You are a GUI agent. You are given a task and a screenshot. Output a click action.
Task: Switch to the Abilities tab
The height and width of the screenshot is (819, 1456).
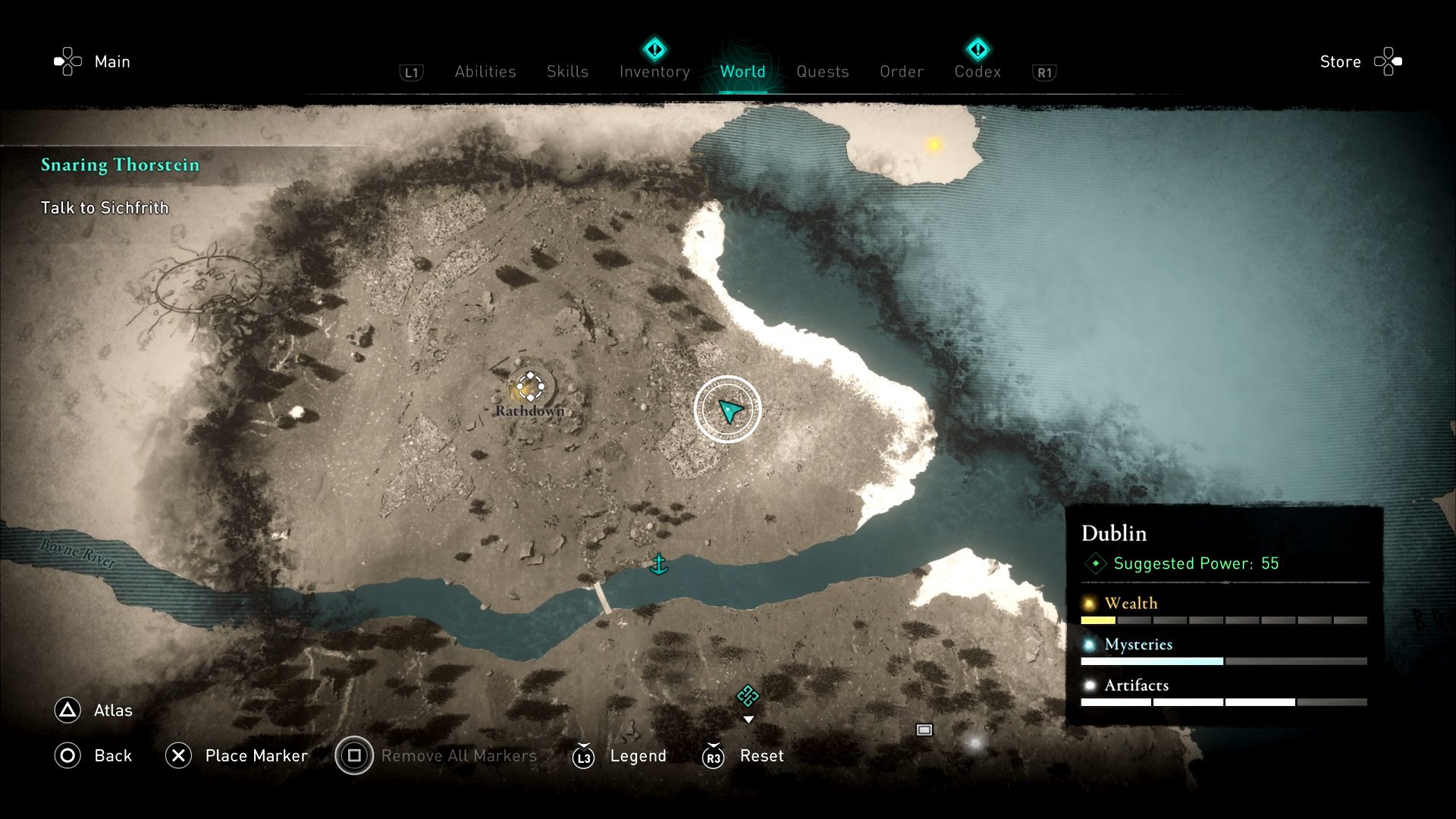click(x=485, y=71)
